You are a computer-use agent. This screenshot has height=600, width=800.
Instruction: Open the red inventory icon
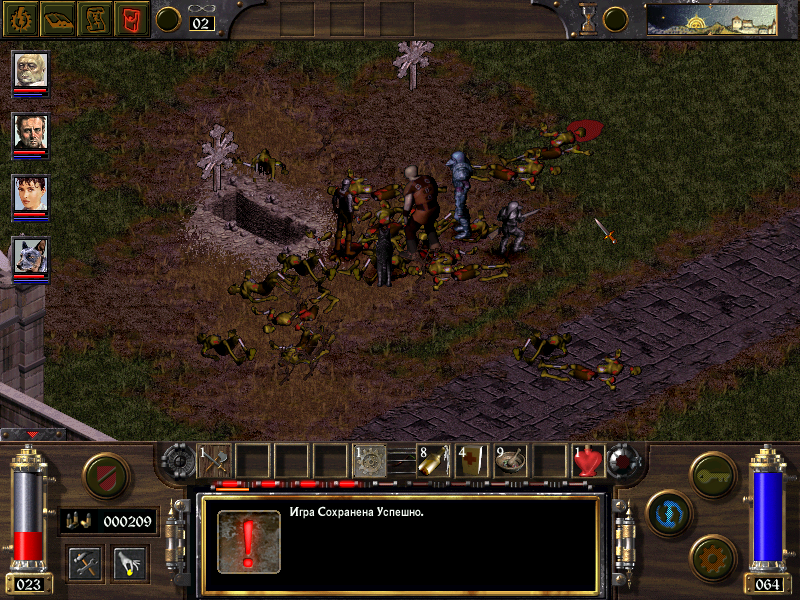(132, 18)
